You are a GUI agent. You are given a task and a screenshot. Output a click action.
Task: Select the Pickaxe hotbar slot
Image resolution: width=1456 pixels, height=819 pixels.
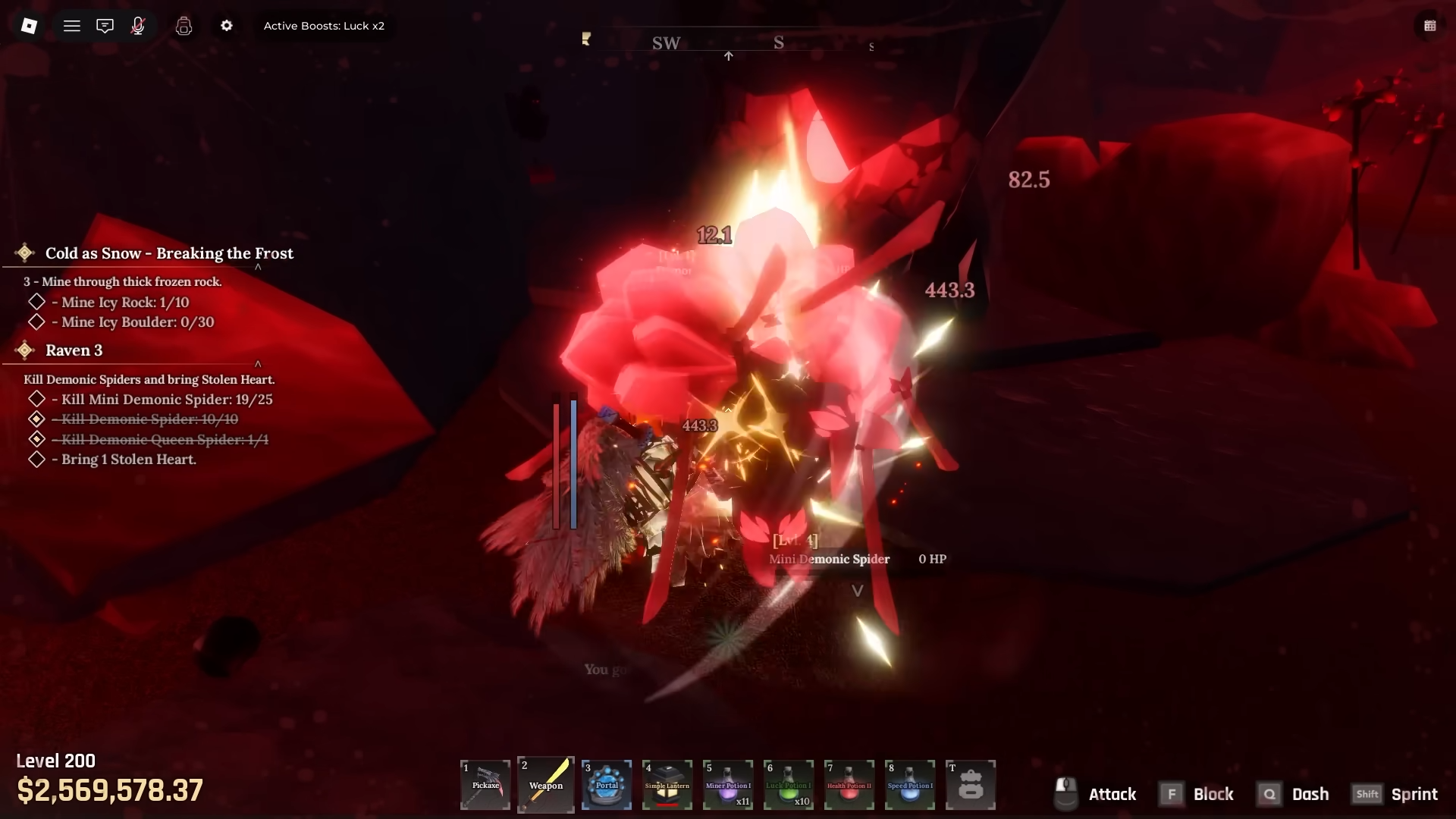click(x=485, y=785)
